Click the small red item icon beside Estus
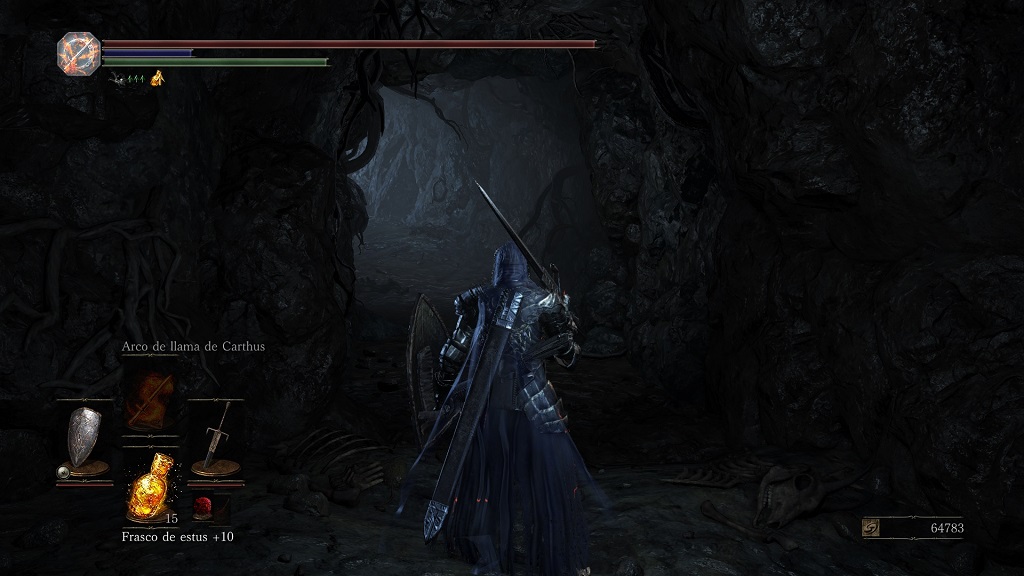The width and height of the screenshot is (1024, 576). (x=203, y=506)
